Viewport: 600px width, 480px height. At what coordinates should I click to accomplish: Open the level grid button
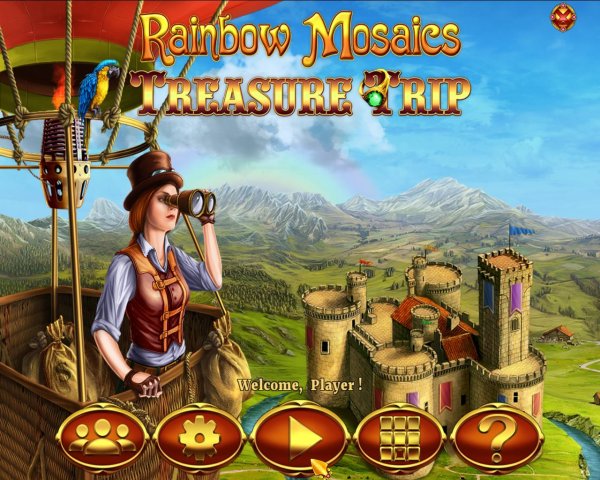coord(399,438)
